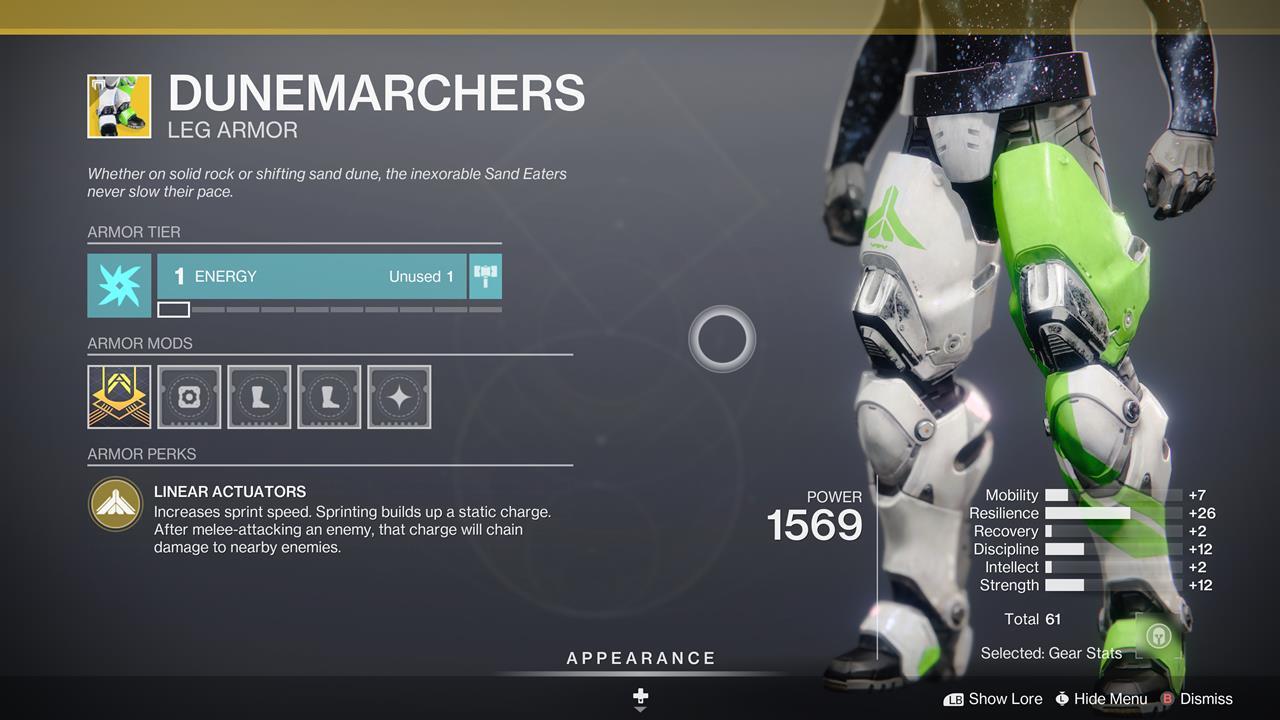Click the Dunemarchers item thumbnail
This screenshot has height=720, width=1280.
click(x=119, y=106)
